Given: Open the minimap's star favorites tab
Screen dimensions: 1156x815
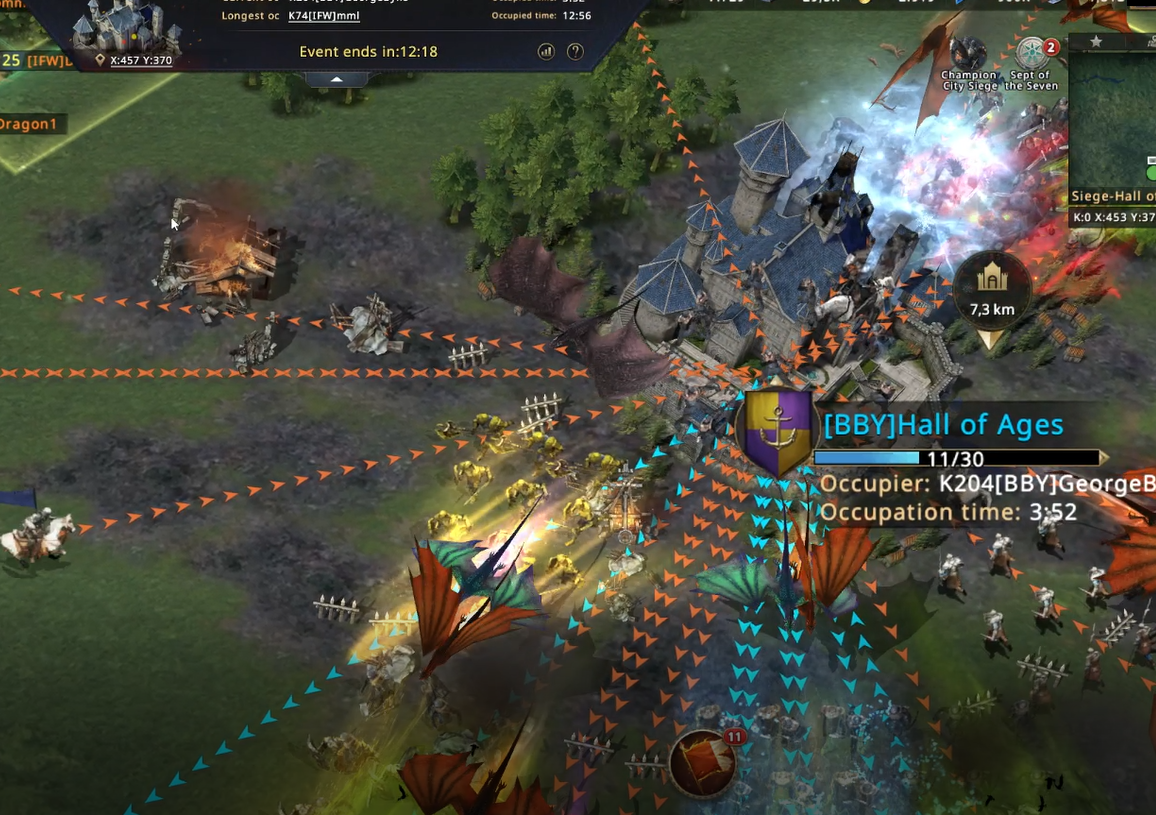Looking at the screenshot, I should click(1096, 42).
